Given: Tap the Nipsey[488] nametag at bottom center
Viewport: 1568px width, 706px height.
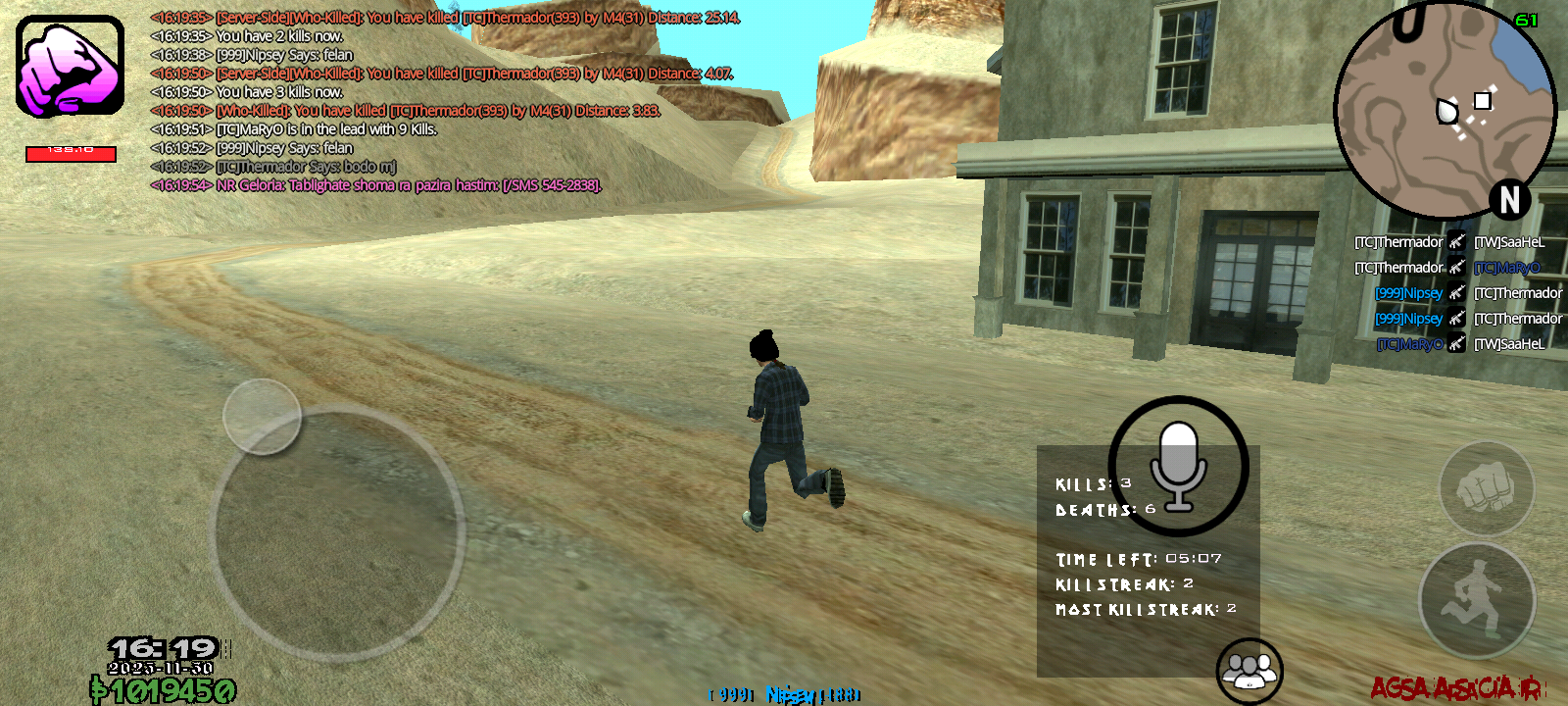Looking at the screenshot, I should click(784, 693).
